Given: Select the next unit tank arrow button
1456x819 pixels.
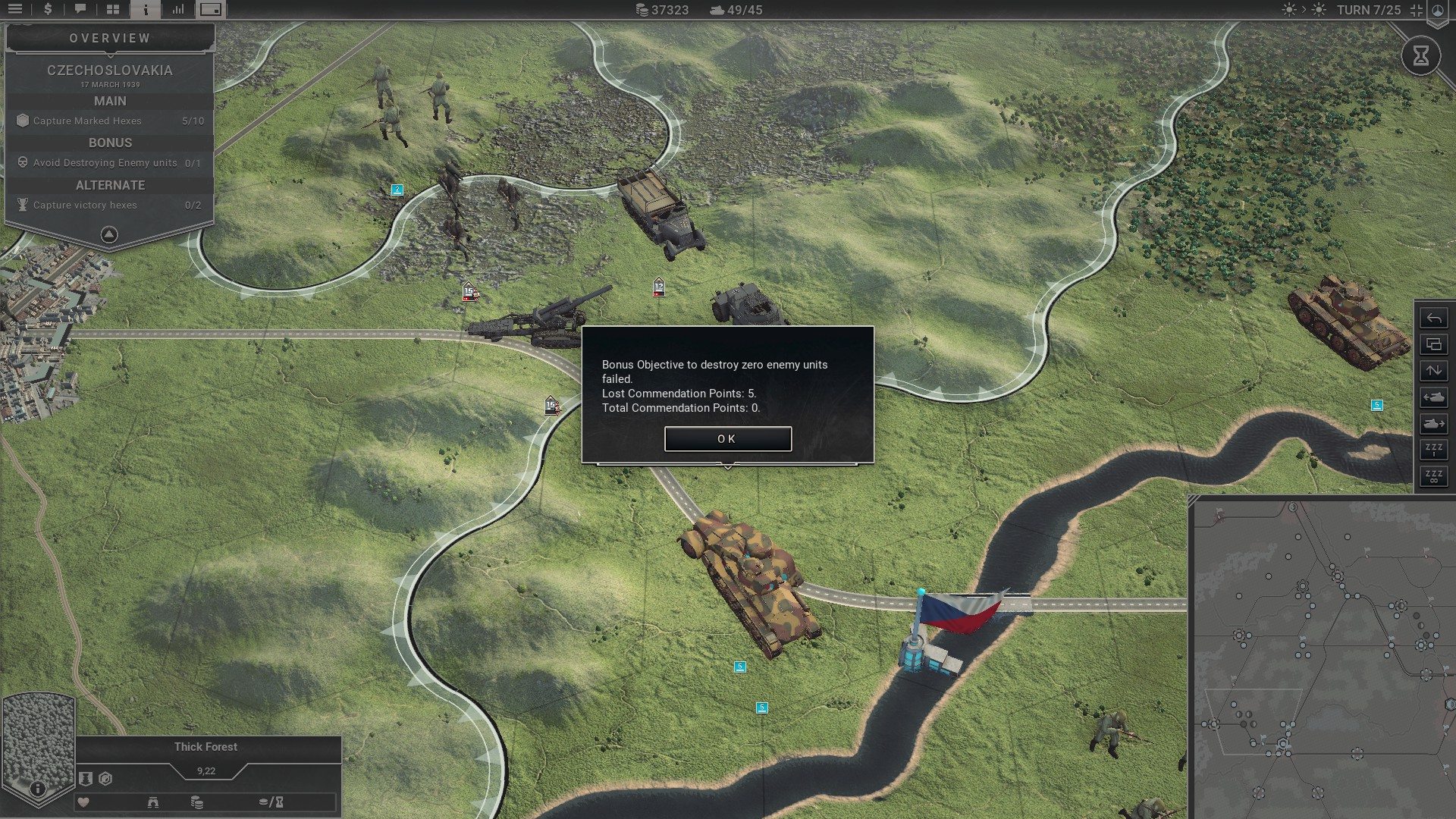Looking at the screenshot, I should [x=1434, y=424].
